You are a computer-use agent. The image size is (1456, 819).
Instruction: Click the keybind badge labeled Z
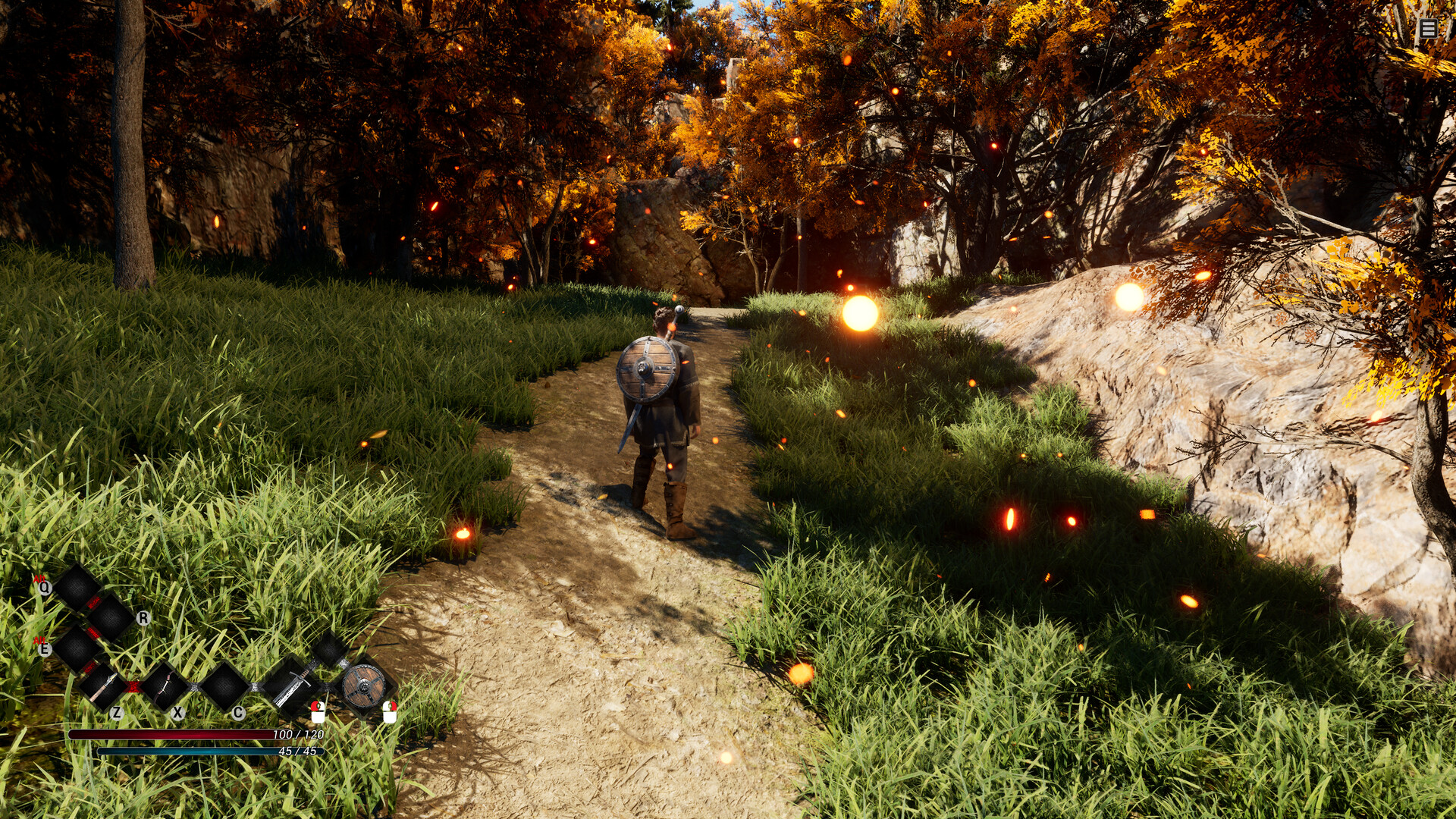[x=118, y=714]
